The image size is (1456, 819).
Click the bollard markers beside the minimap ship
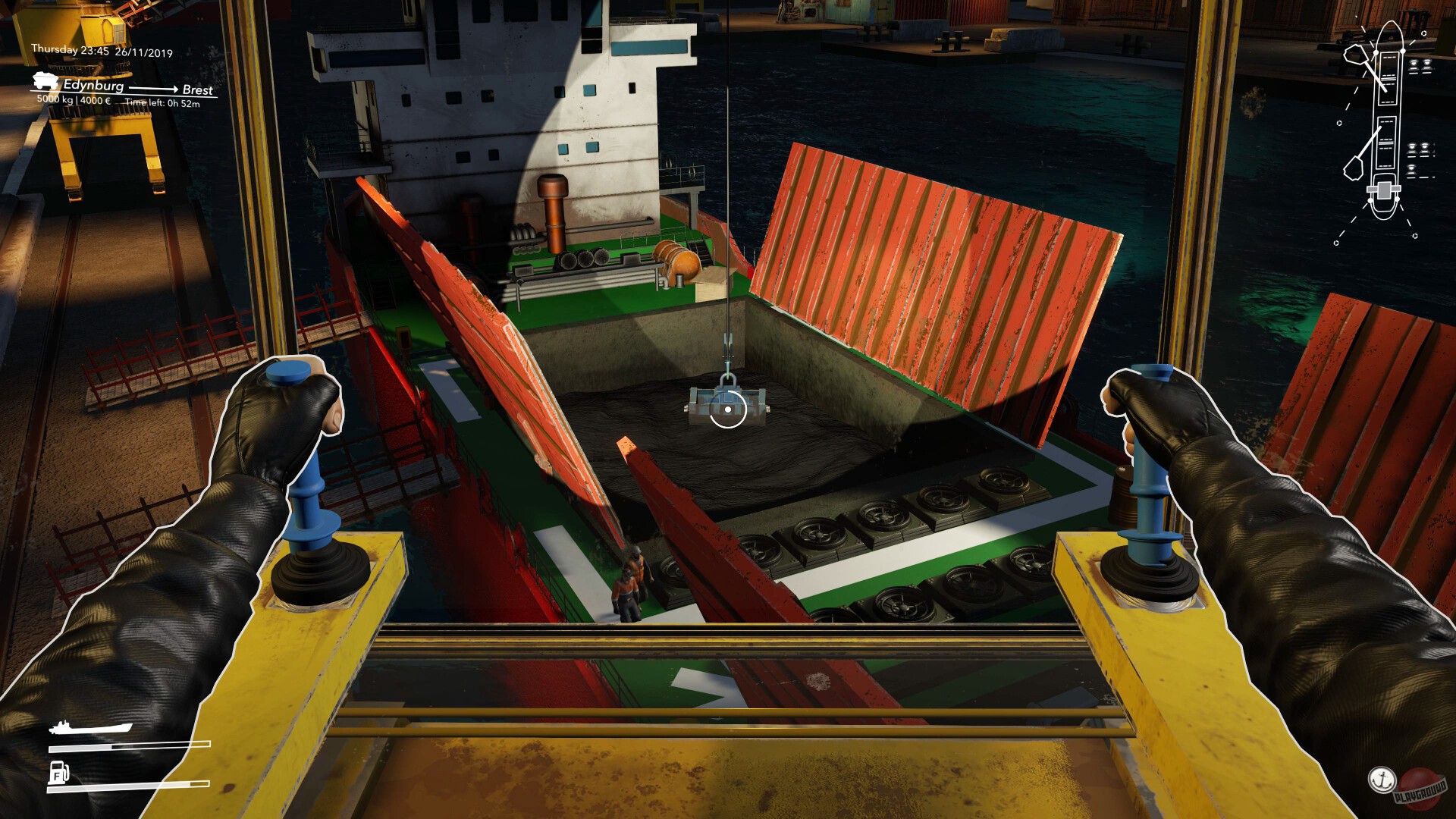click(x=1420, y=67)
